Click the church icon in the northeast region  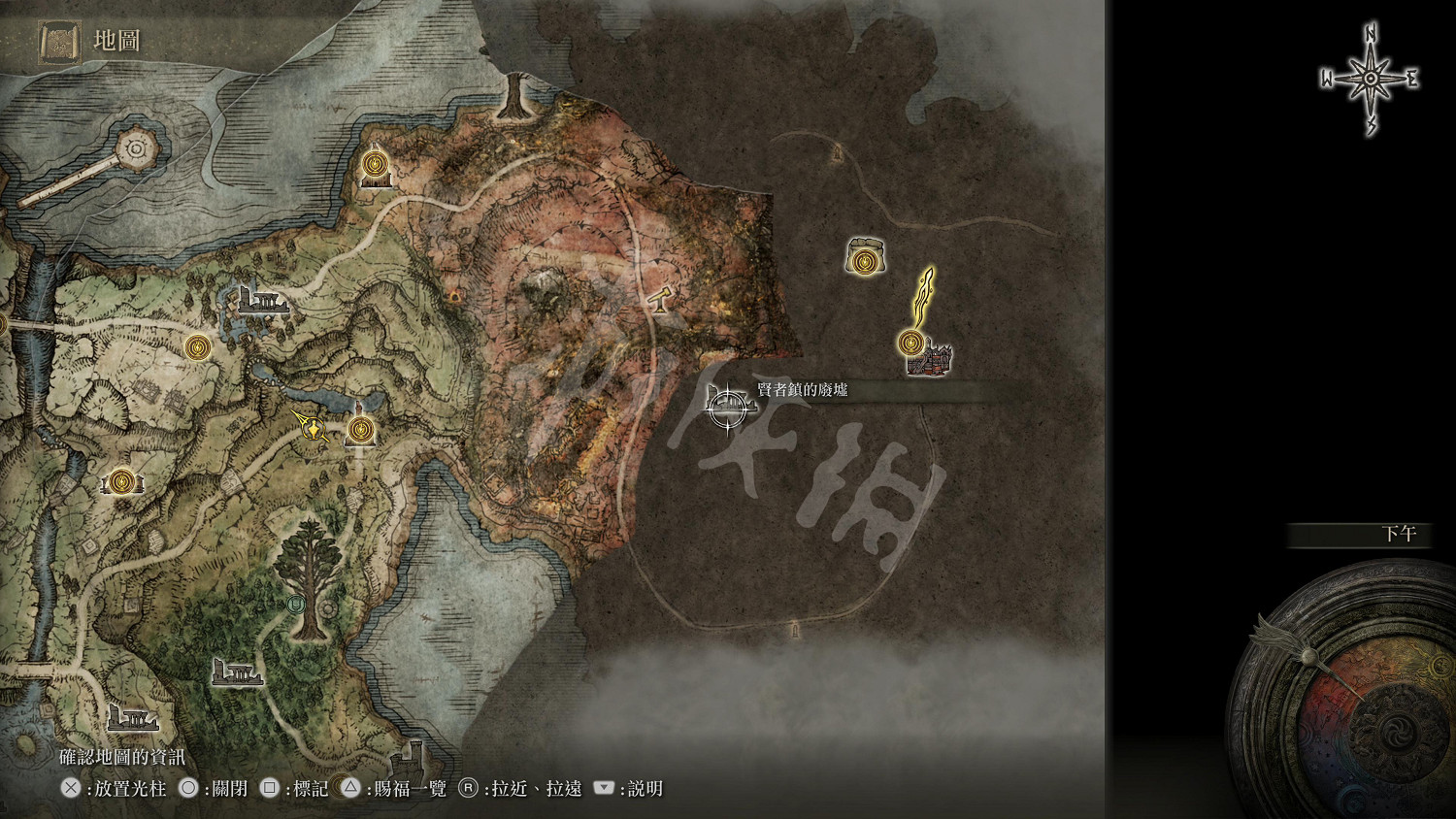click(x=864, y=254)
